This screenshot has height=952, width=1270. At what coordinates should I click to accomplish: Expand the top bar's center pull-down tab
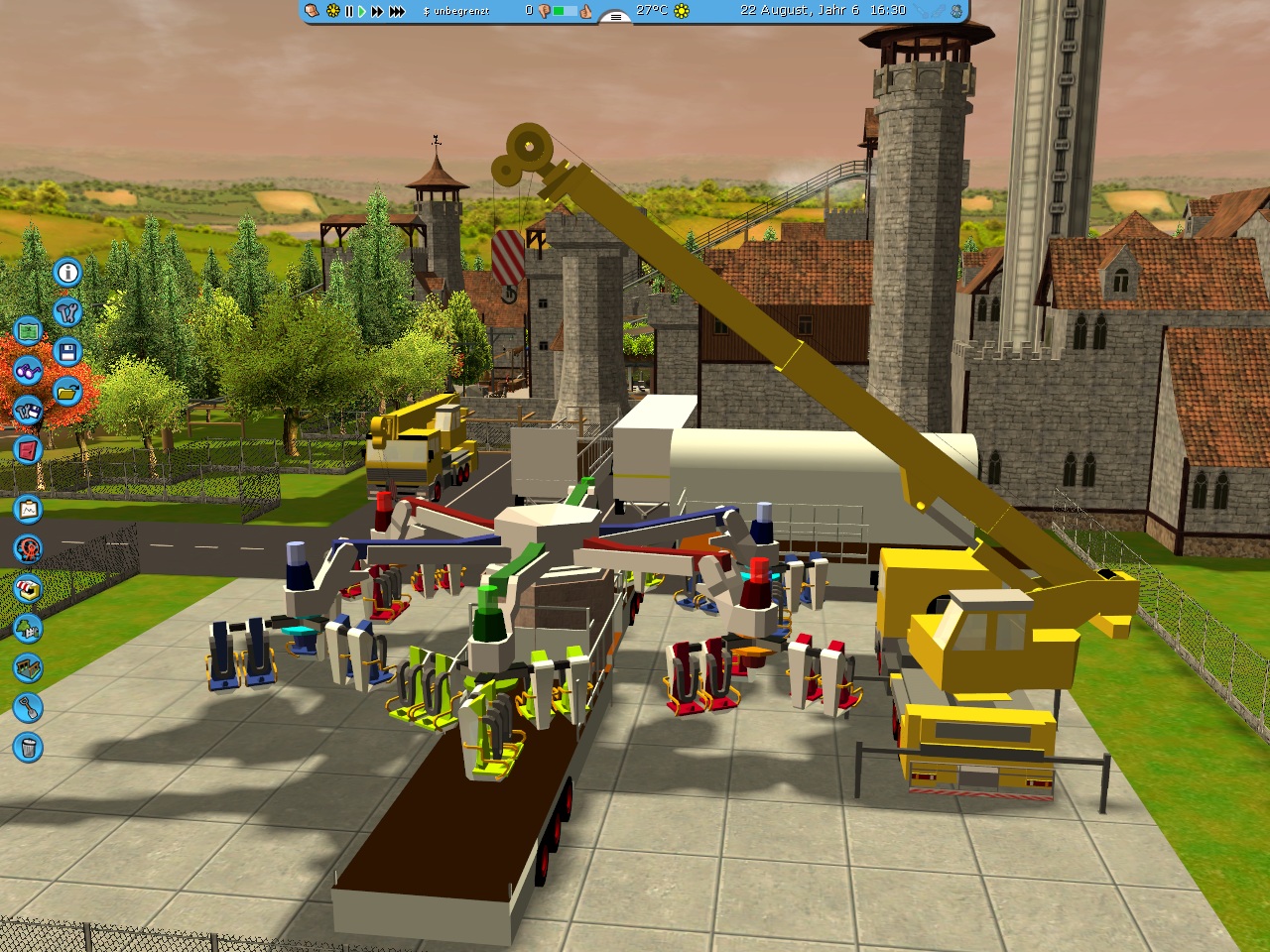pos(615,17)
